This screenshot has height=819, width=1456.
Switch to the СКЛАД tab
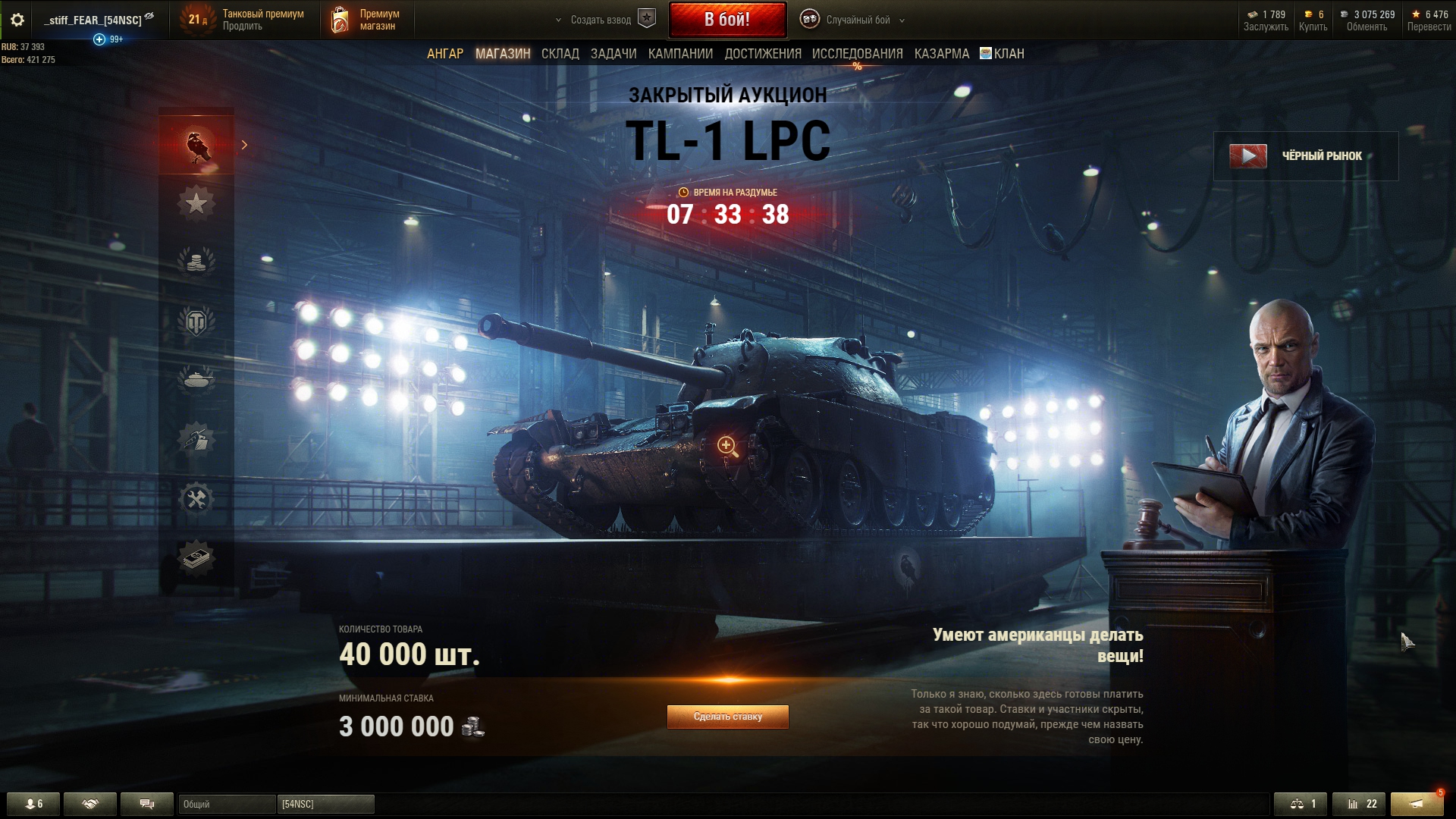click(x=560, y=54)
